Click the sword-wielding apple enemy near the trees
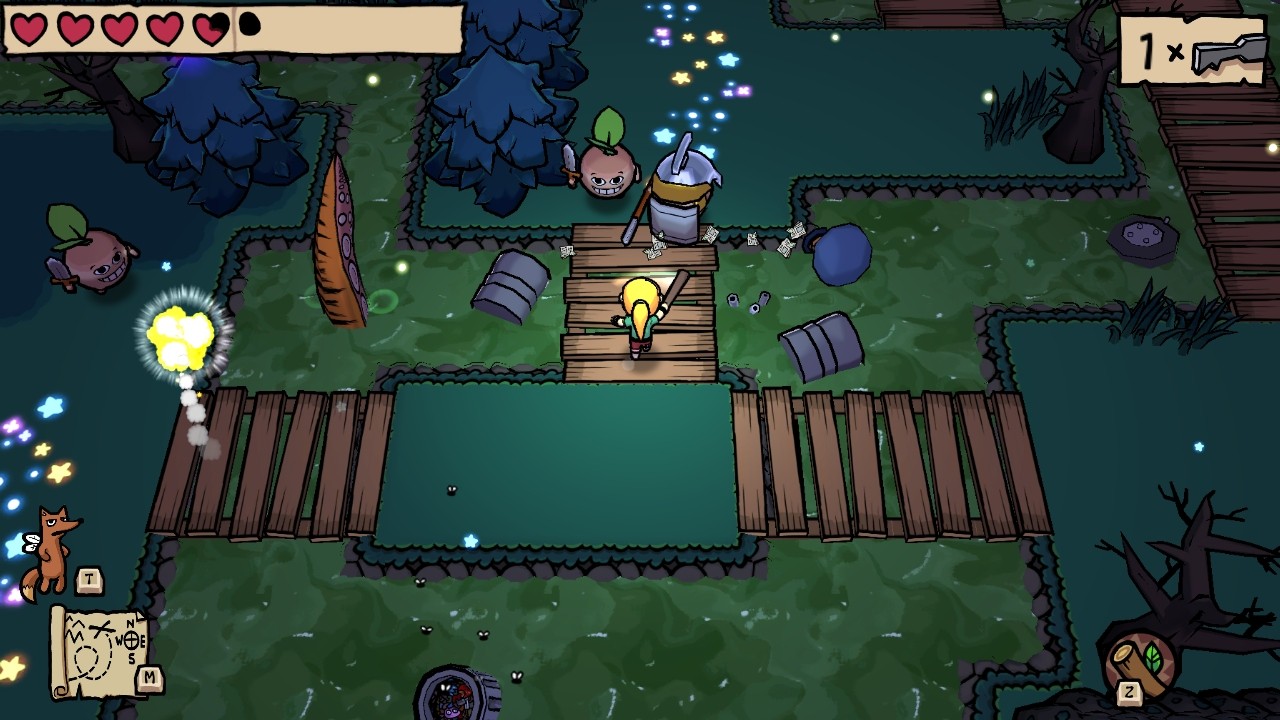Image resolution: width=1280 pixels, height=720 pixels. 605,170
